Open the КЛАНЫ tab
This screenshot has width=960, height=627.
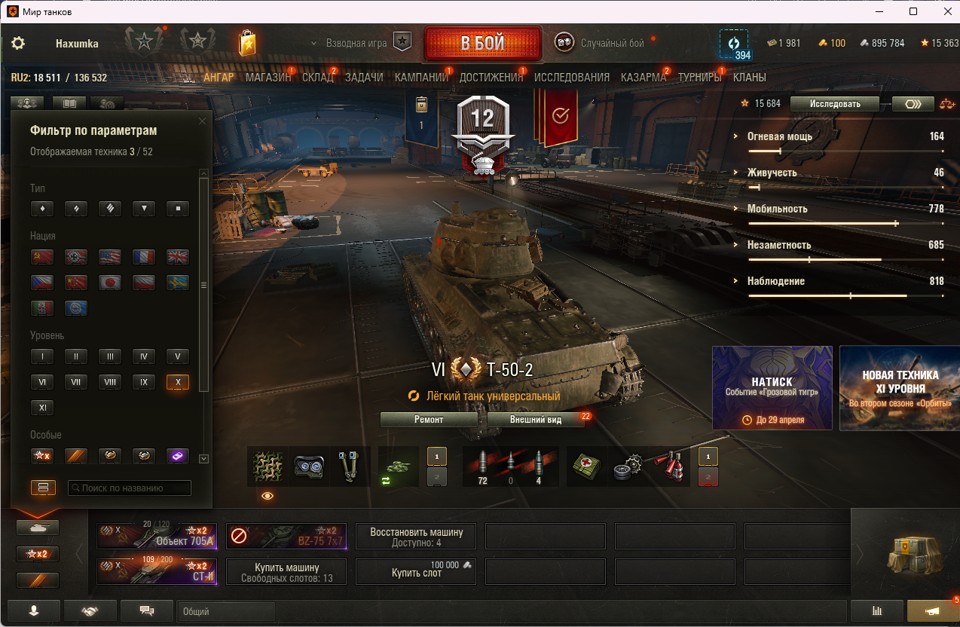coord(749,77)
